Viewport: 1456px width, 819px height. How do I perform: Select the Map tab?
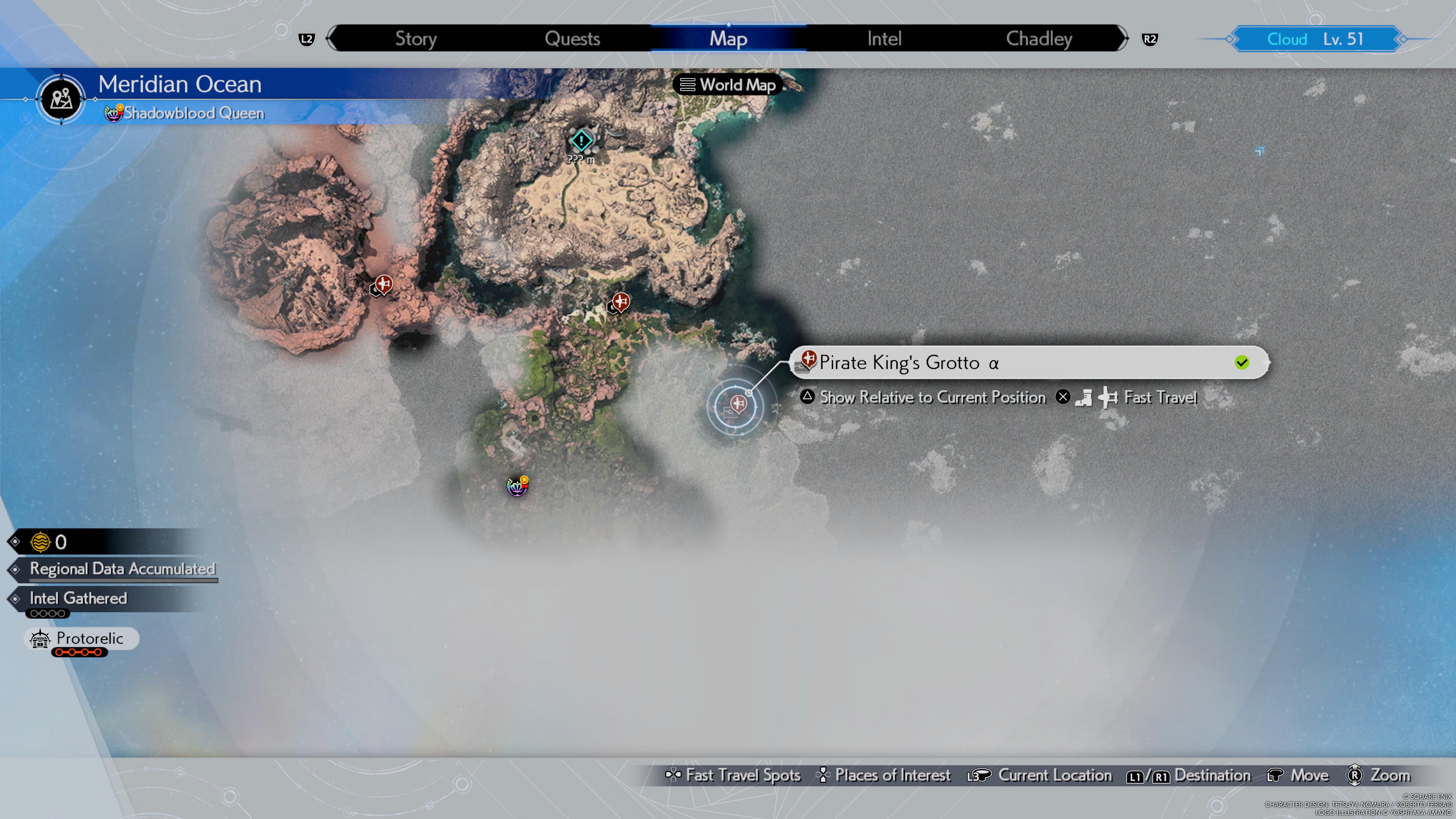coord(728,38)
